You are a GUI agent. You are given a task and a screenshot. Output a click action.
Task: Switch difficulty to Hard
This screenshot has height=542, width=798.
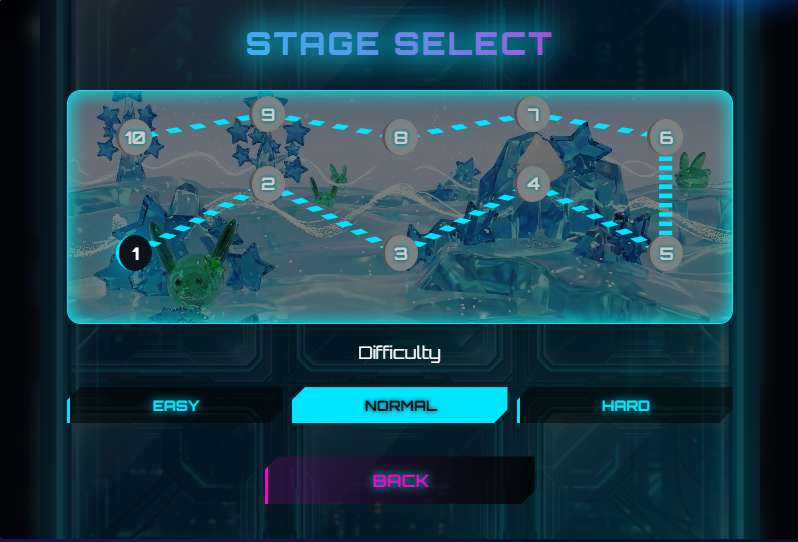pos(625,406)
